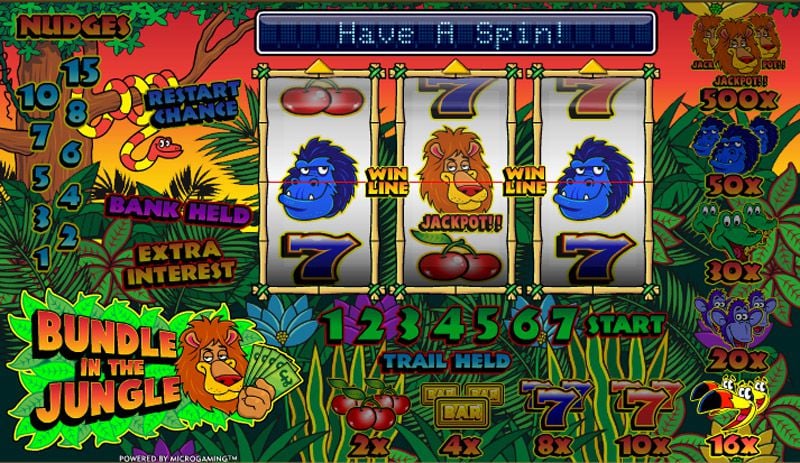Click the Trail Held indicator
Image resolution: width=800 pixels, height=463 pixels.
(446, 360)
